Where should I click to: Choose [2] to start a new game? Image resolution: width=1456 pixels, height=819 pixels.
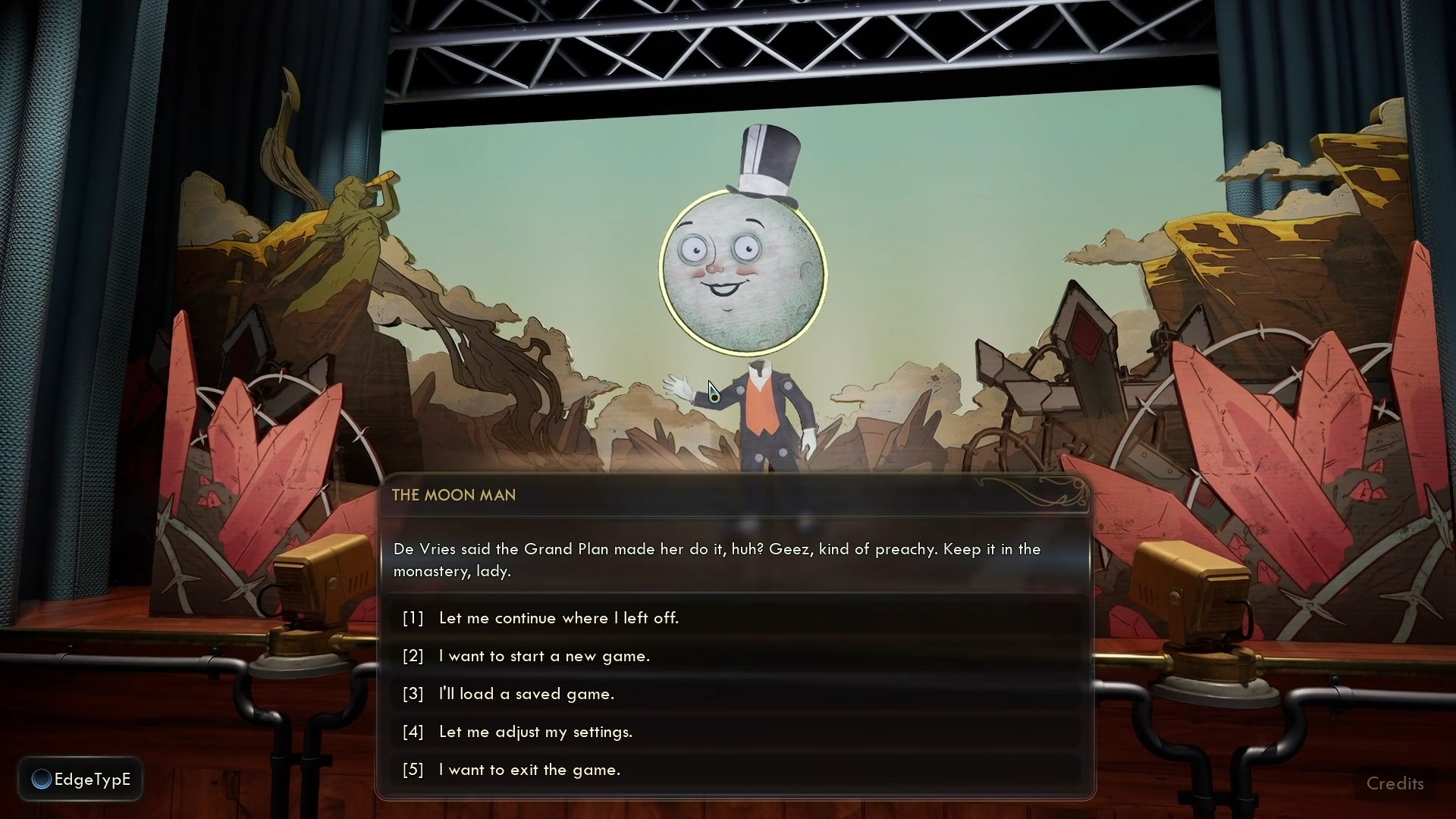coord(544,657)
